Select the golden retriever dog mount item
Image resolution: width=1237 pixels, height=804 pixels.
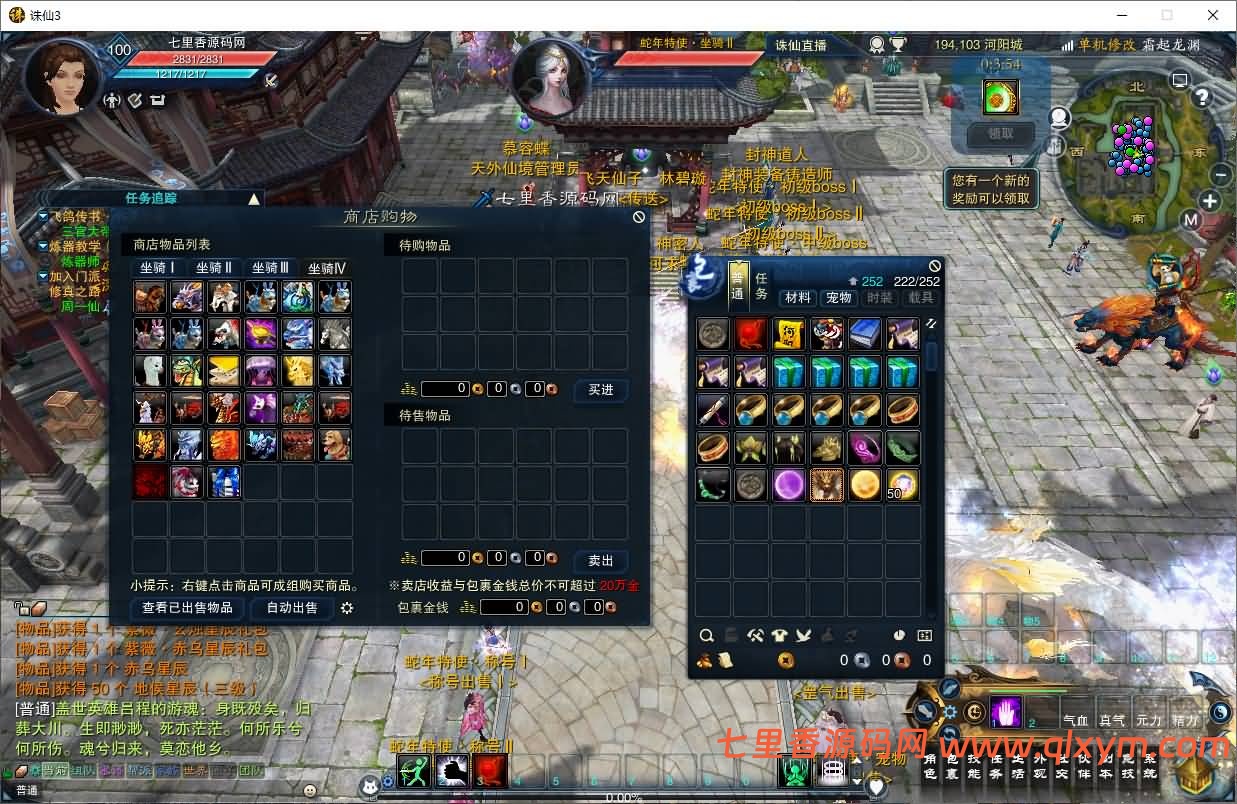[x=335, y=445]
